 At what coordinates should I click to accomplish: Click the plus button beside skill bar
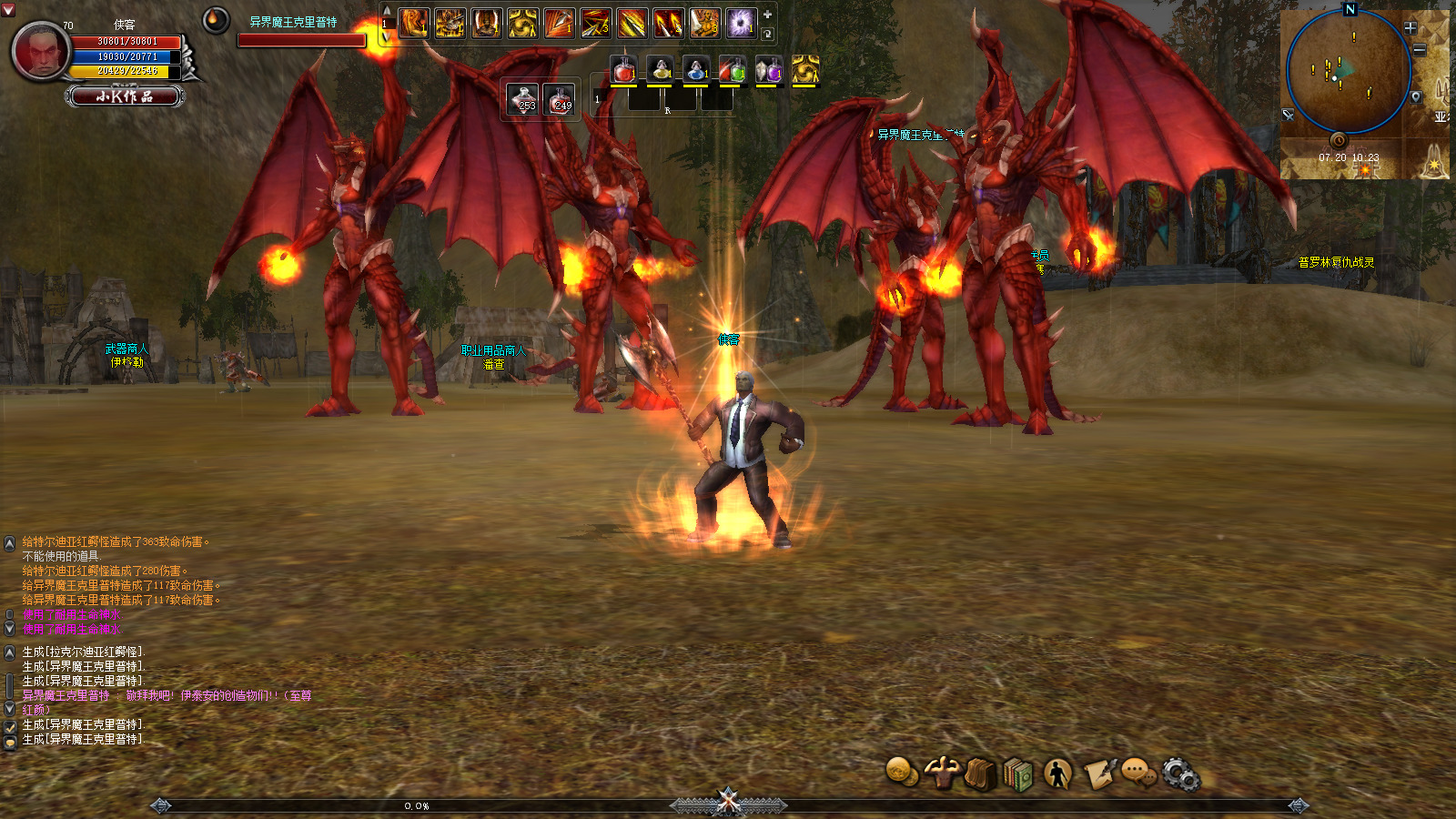click(767, 15)
